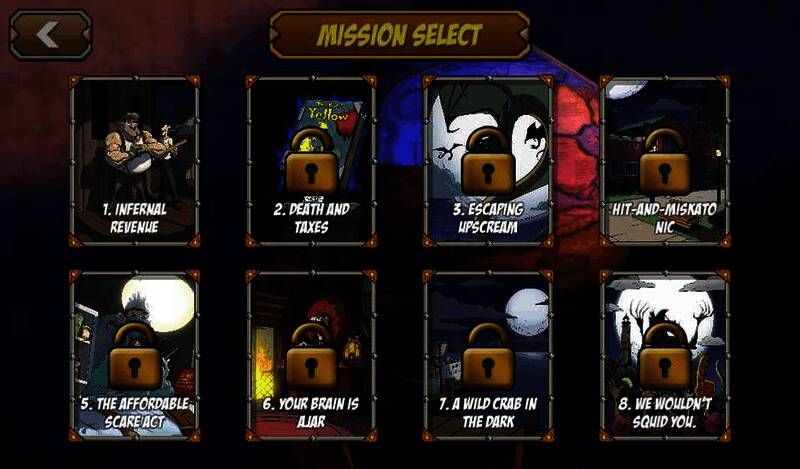The height and width of the screenshot is (469, 800).
Task: Open mission 3 Escaping Upscream
Action: coord(487,160)
